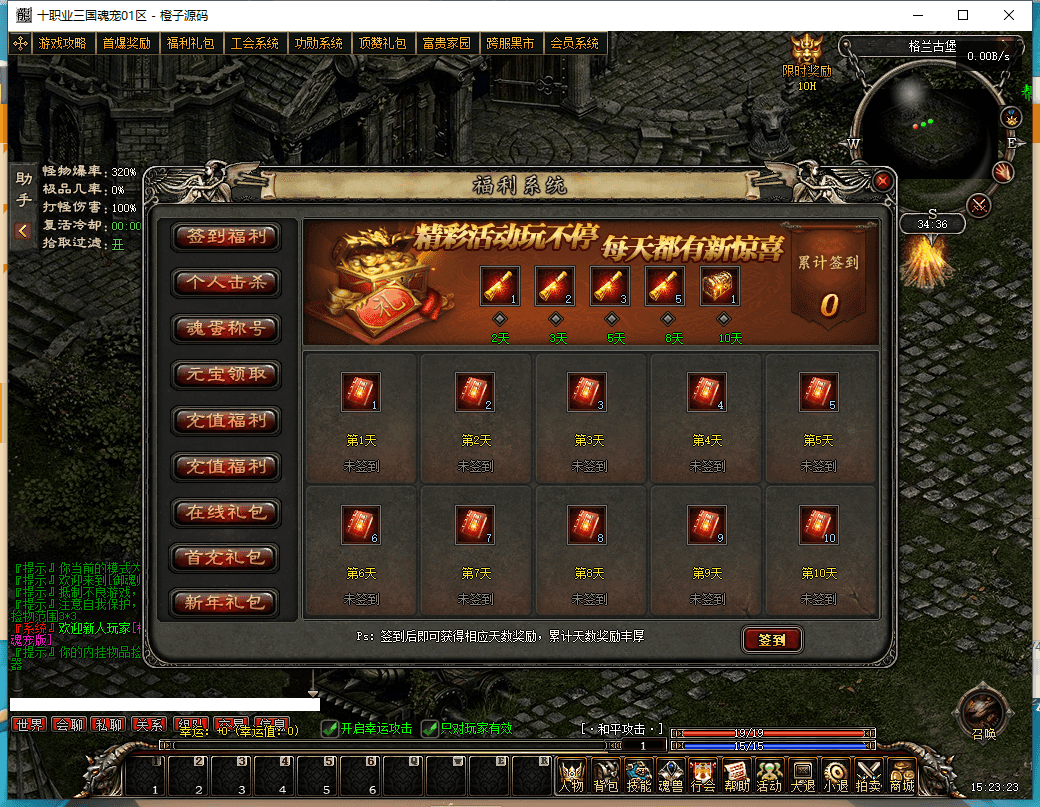The image size is (1040, 807).
Task: Open the 游戏攻略 top menu
Action: [62, 44]
